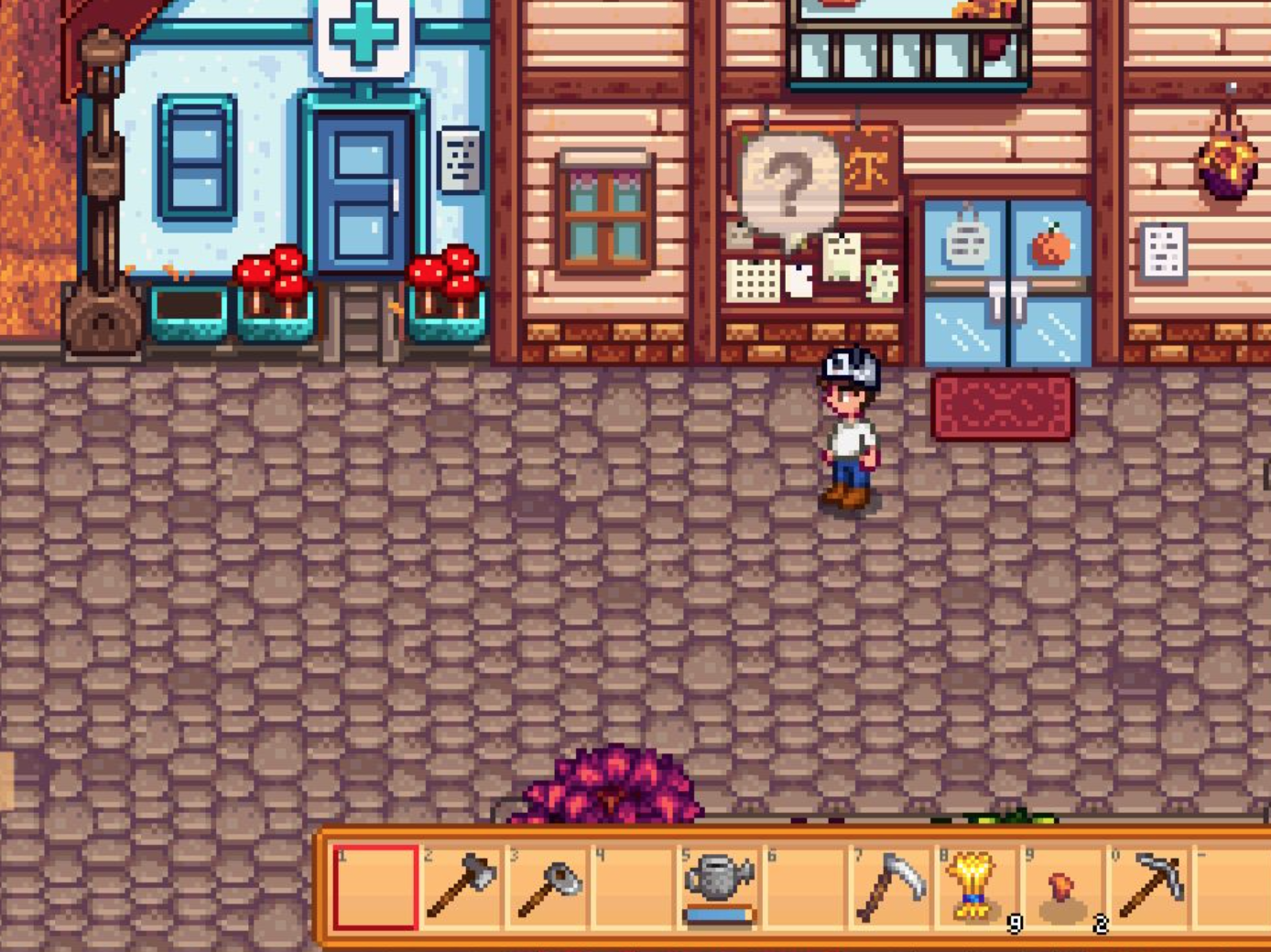Select the currently highlighted empty slot 1

tap(375, 888)
